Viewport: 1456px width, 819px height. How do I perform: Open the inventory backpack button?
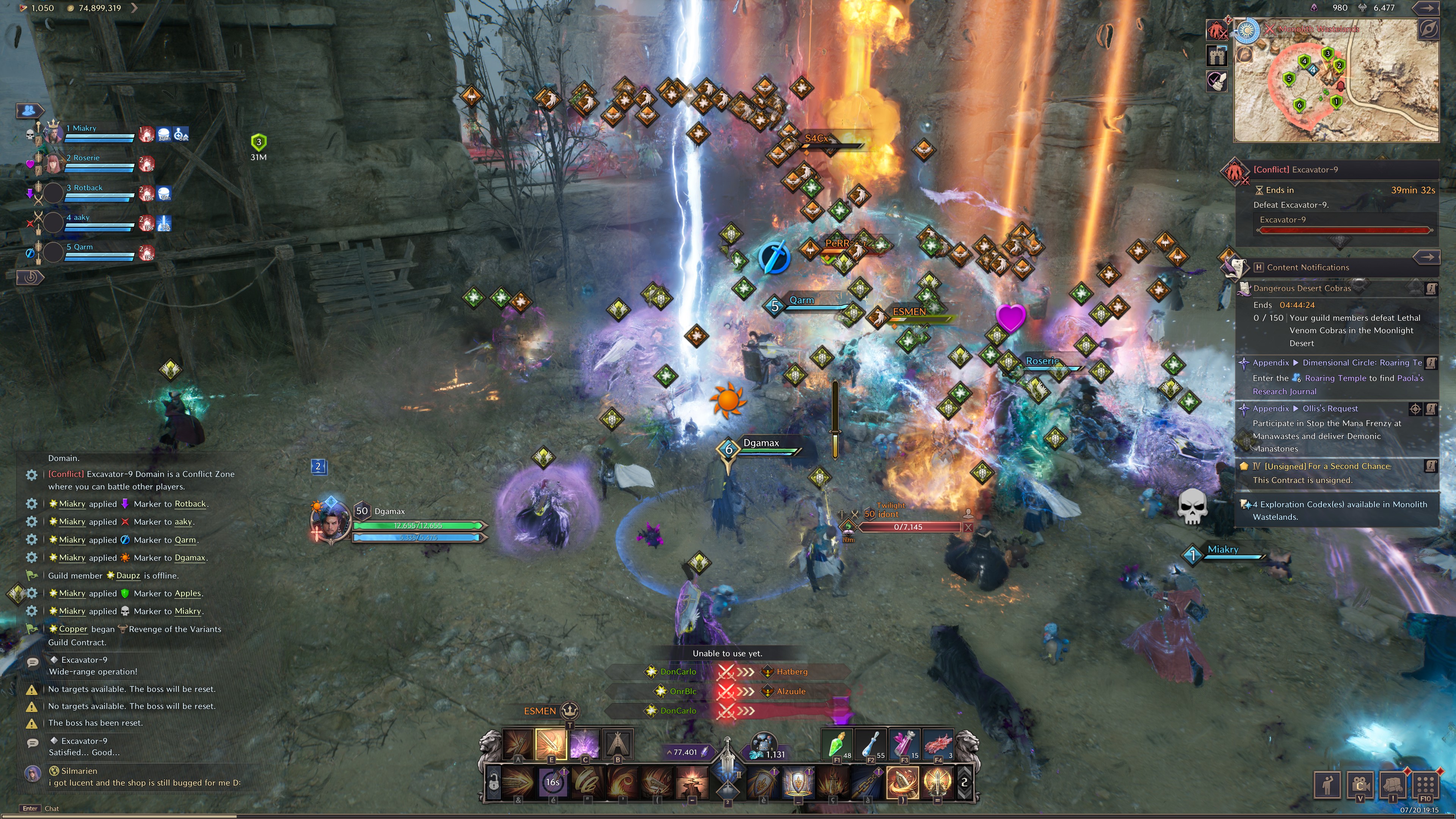coord(1393,784)
